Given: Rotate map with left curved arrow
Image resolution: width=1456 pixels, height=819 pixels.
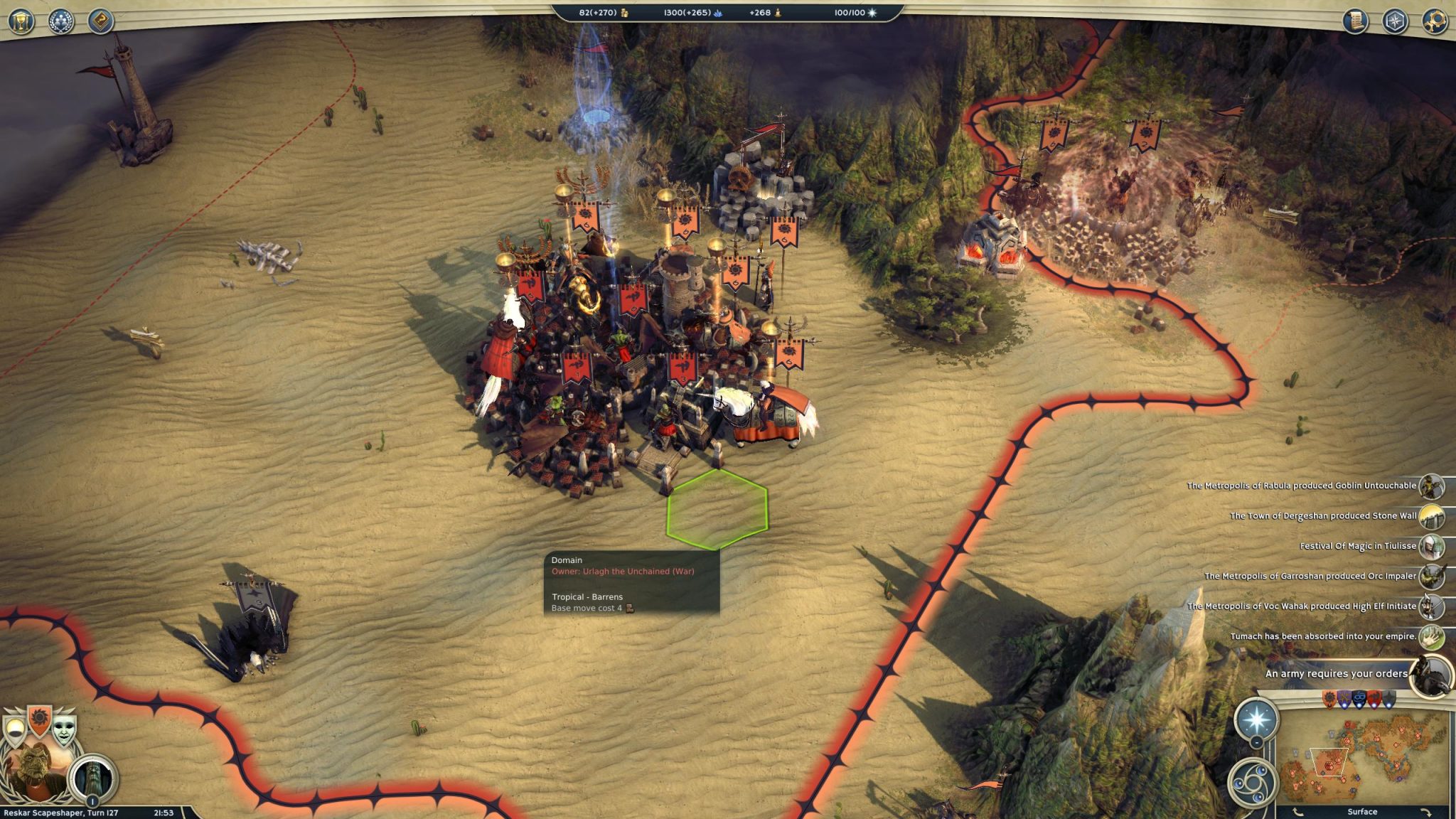Looking at the screenshot, I should coord(1298,812).
